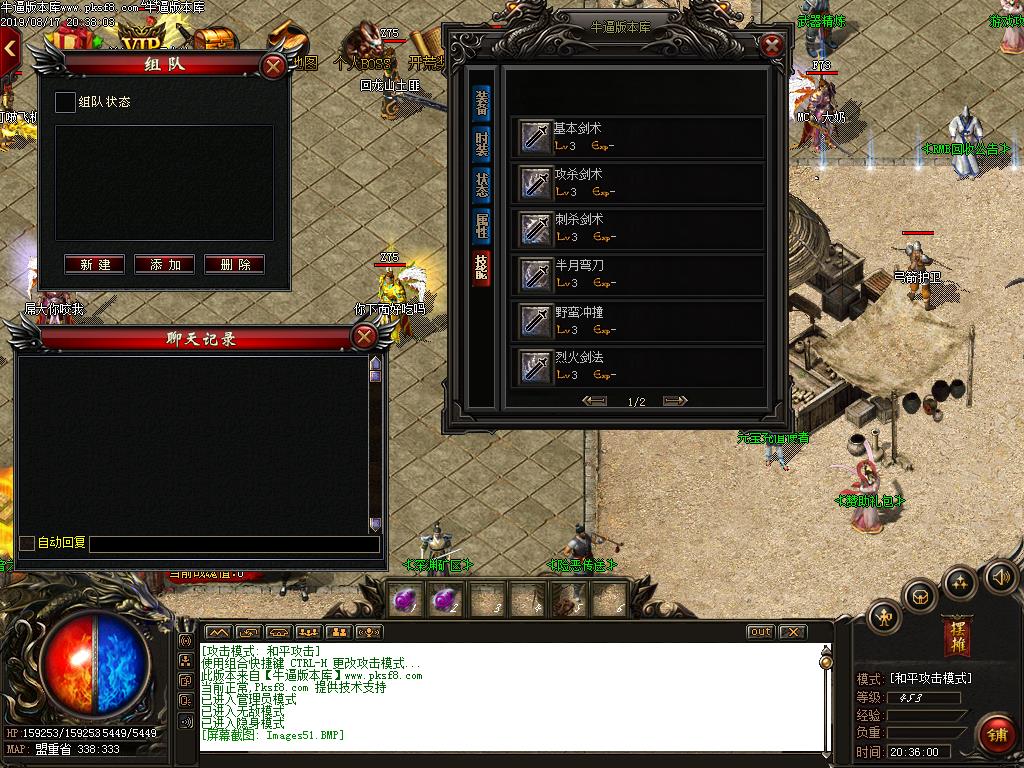
Task: Enable the 自动回复 auto-reply checkbox
Action: [x=27, y=543]
